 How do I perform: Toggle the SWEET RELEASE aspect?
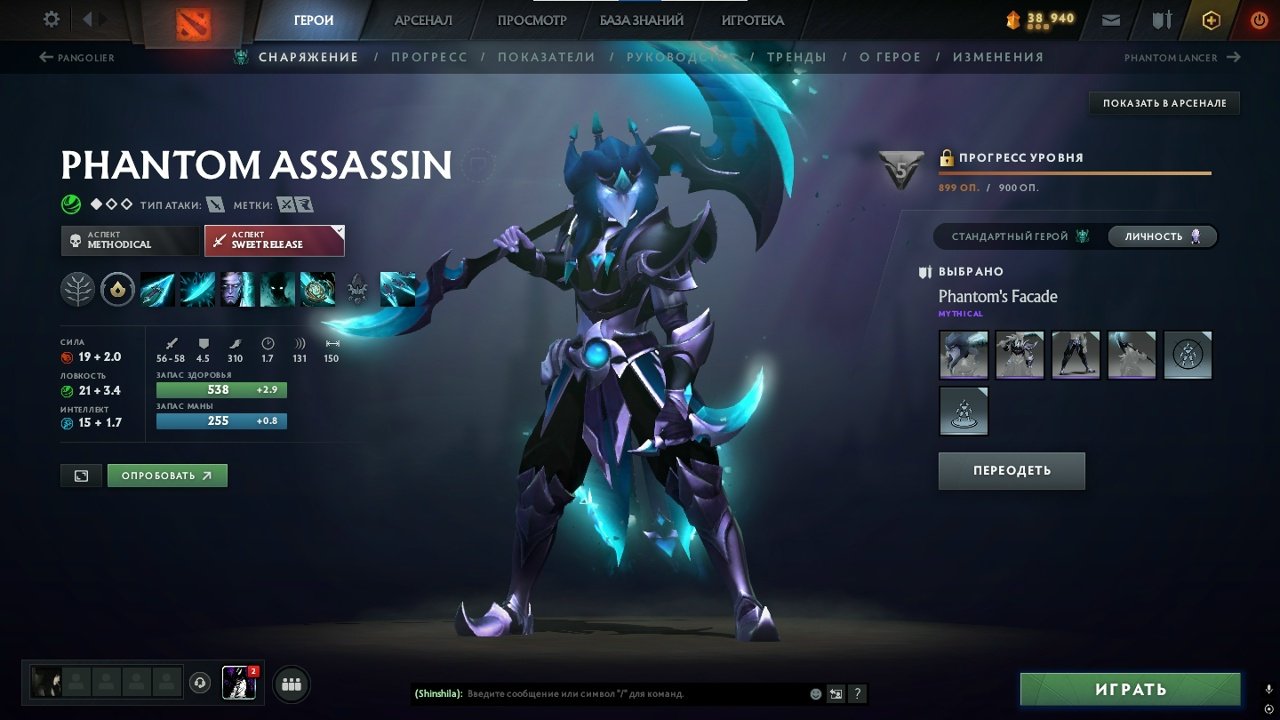coord(274,240)
